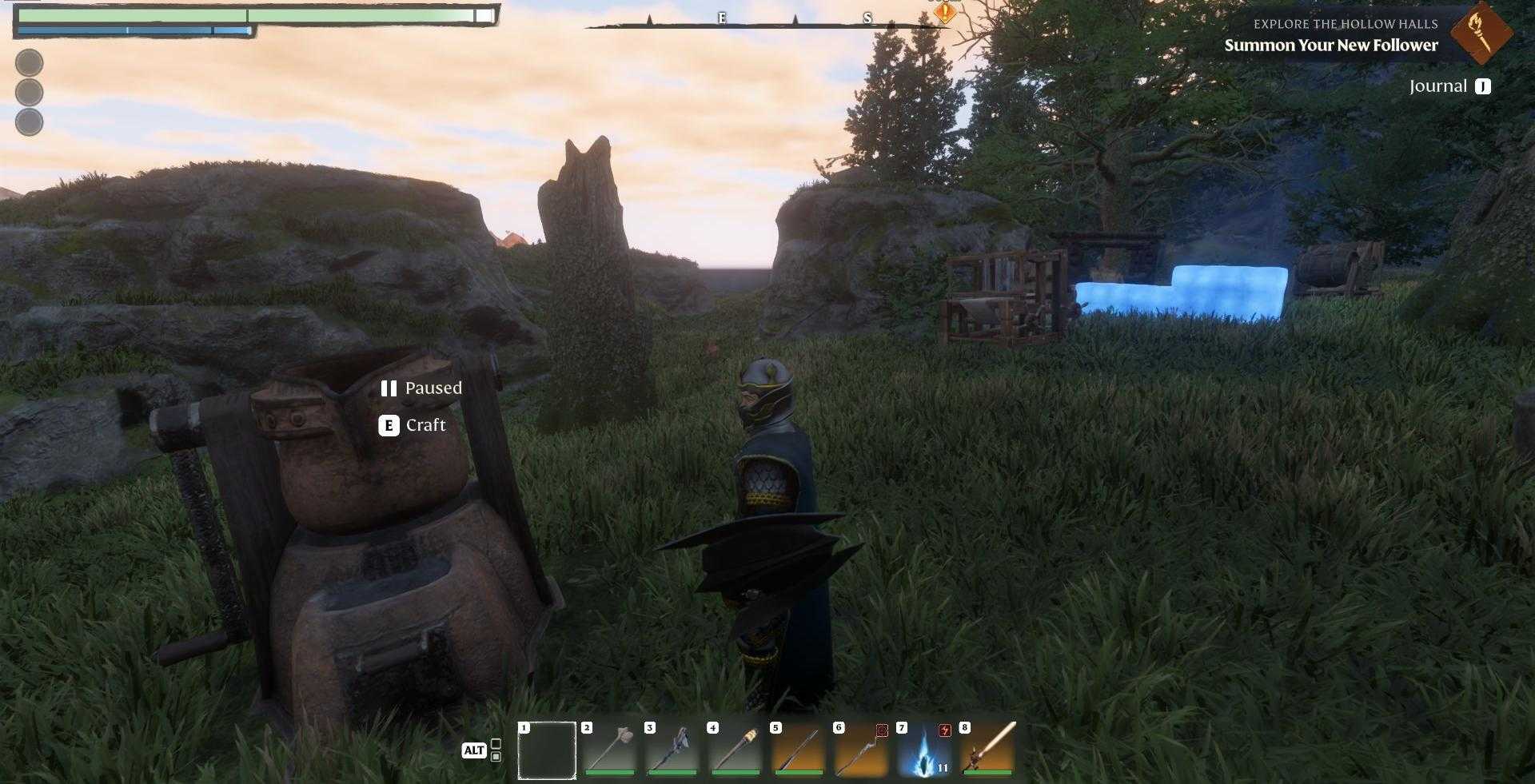
Task: Select the hammer in hotbar slot 2
Action: pos(612,750)
